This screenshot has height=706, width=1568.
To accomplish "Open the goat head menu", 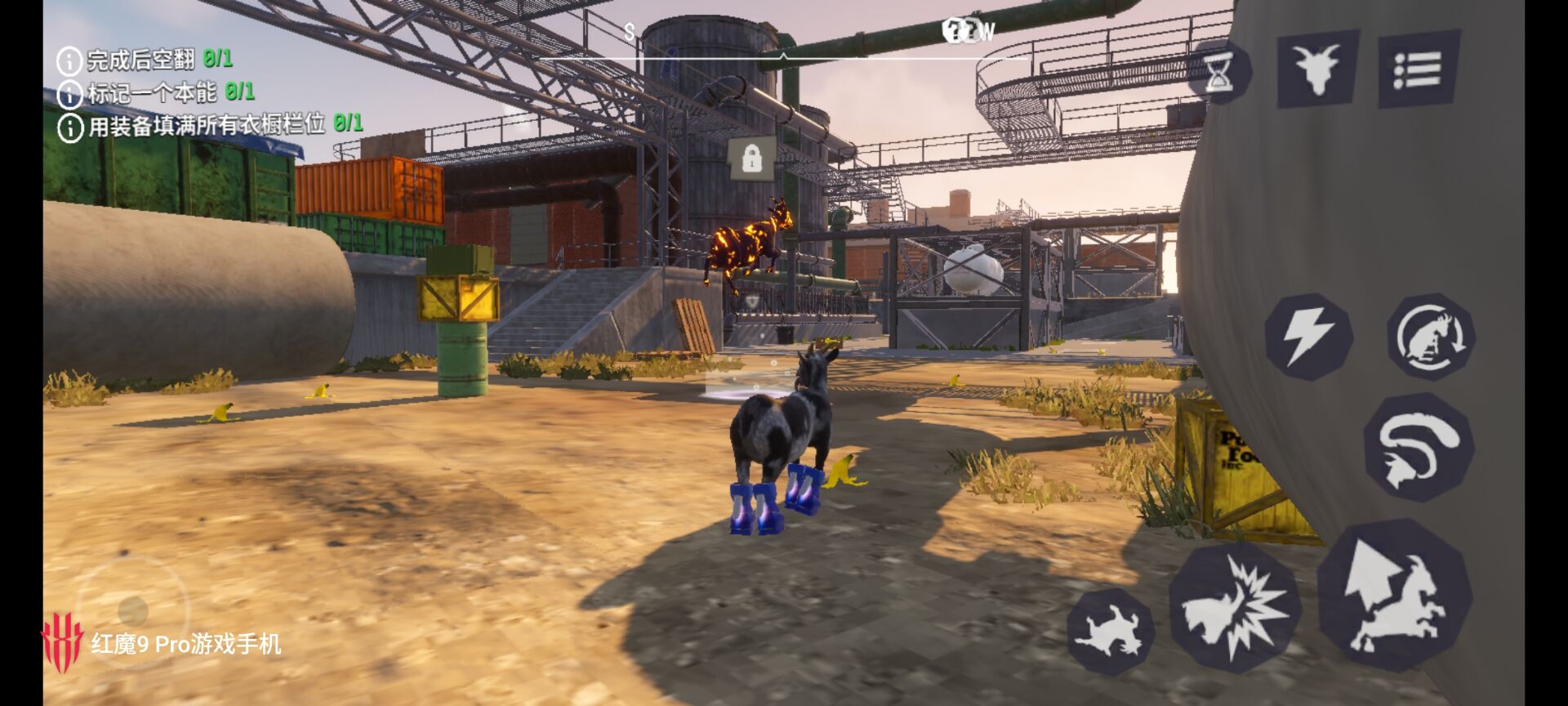I will [1317, 68].
